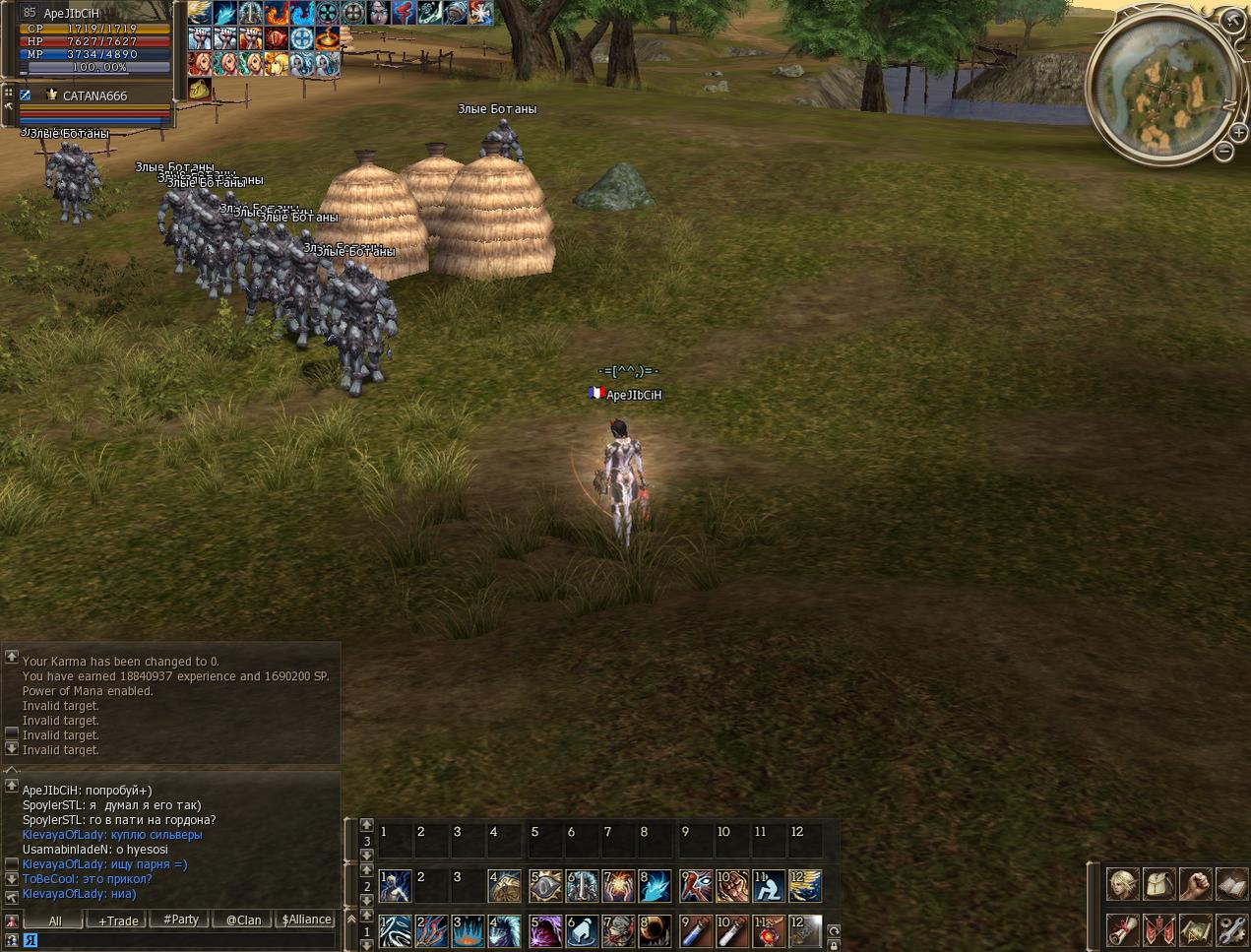The height and width of the screenshot is (952, 1251).
Task: Open the character status elf portrait button
Action: [x=1122, y=883]
